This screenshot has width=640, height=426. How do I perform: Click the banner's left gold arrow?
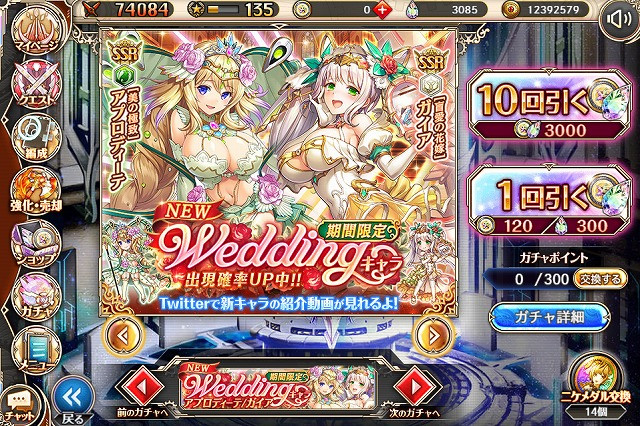119,333
